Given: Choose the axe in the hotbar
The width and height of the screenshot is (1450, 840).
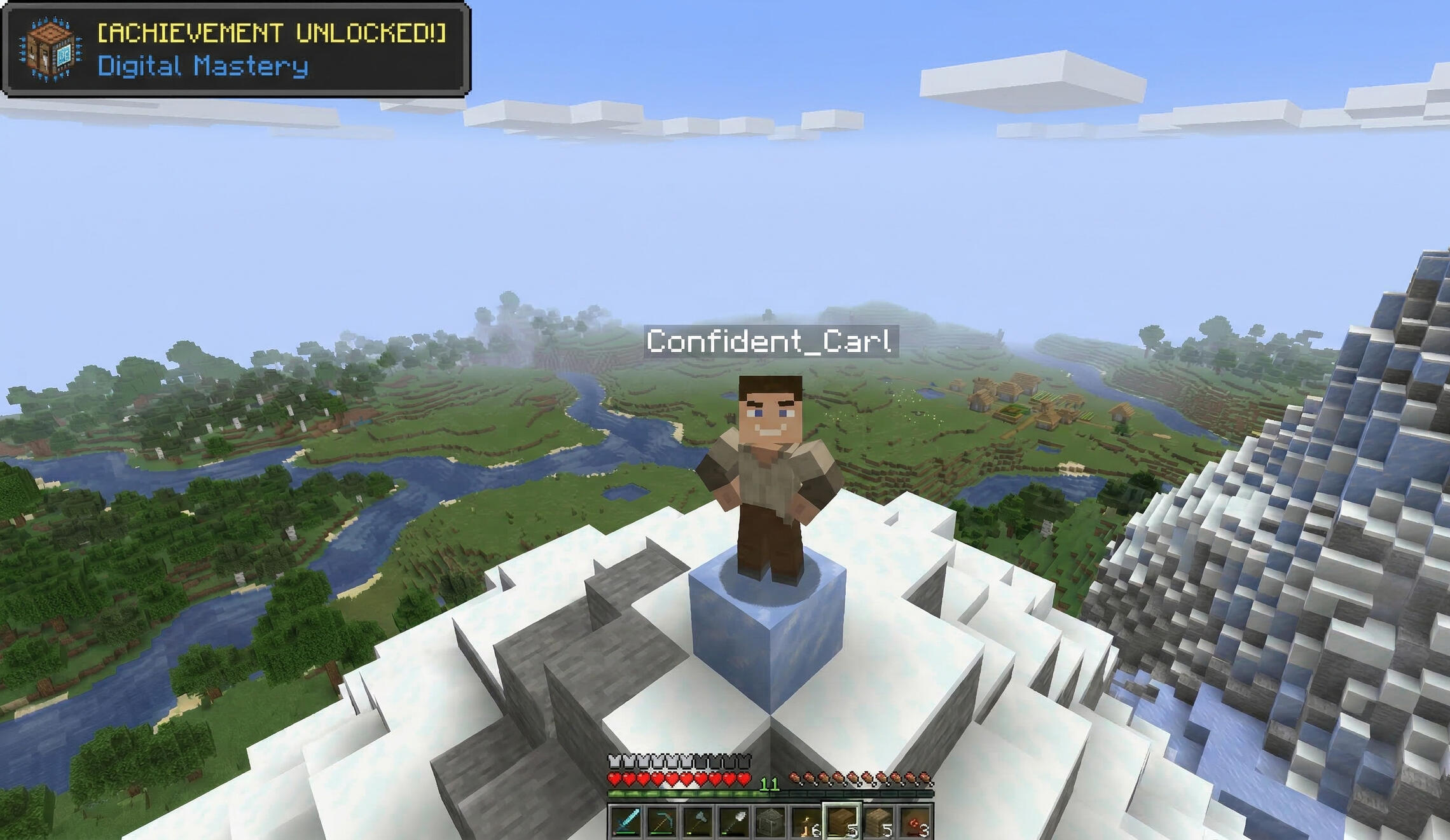Looking at the screenshot, I should (x=698, y=823).
